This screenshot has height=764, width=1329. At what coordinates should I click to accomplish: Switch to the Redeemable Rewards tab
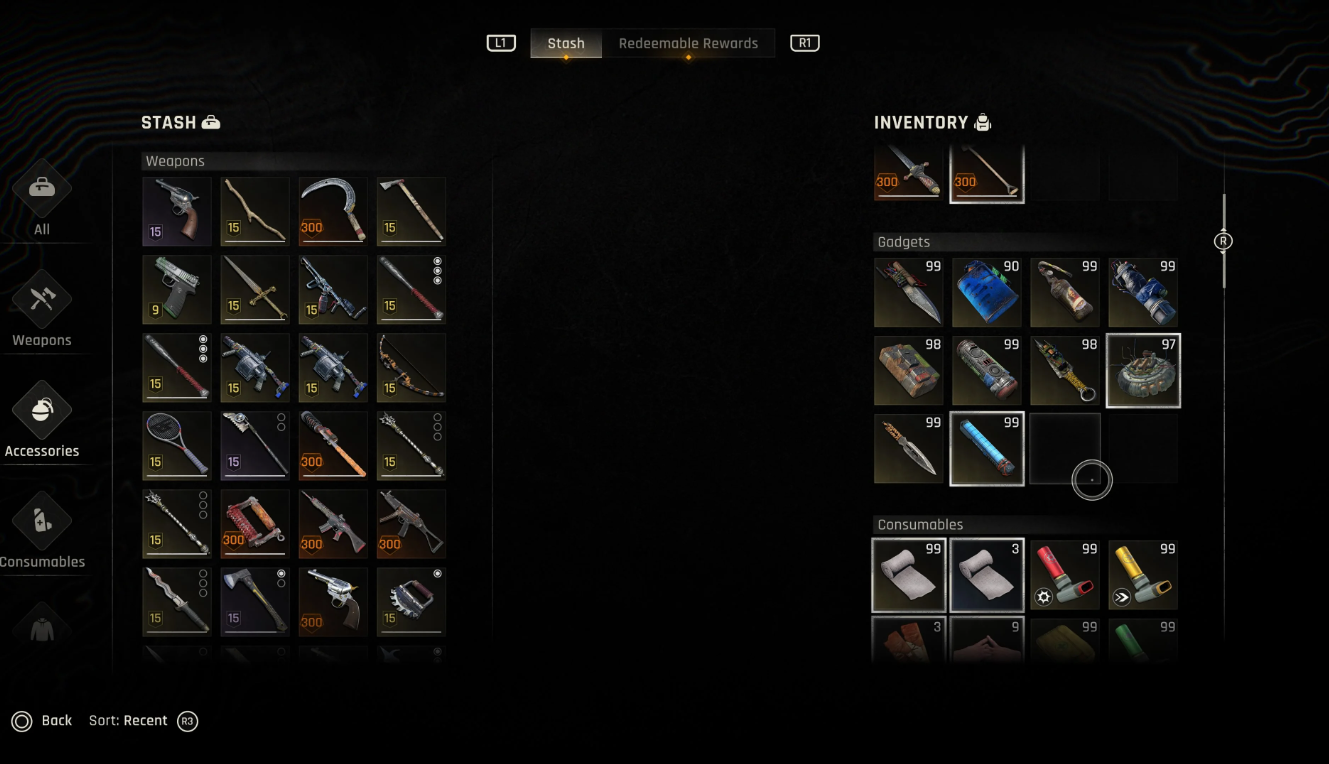688,44
